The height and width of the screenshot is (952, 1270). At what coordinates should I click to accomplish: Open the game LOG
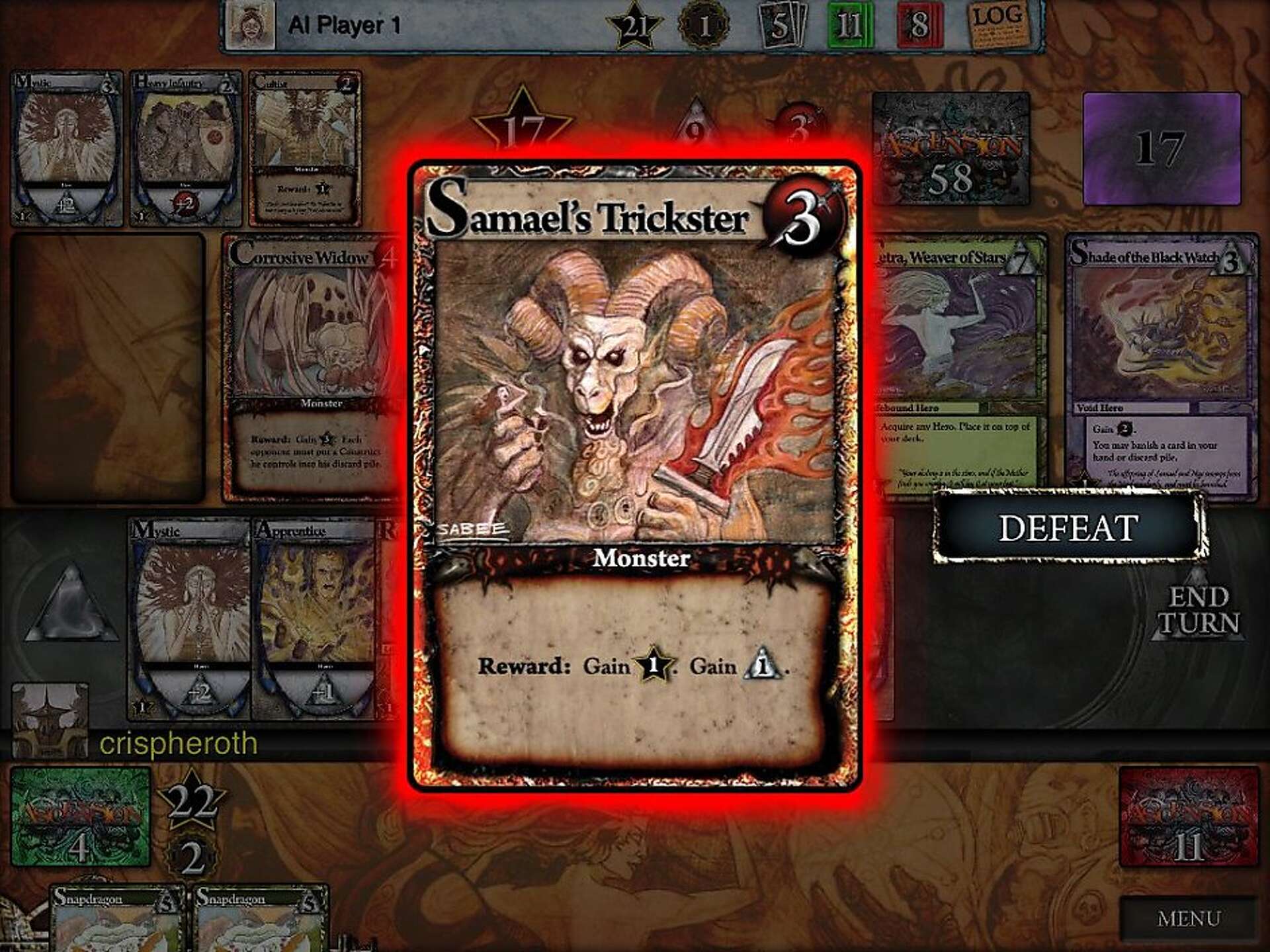tap(999, 24)
